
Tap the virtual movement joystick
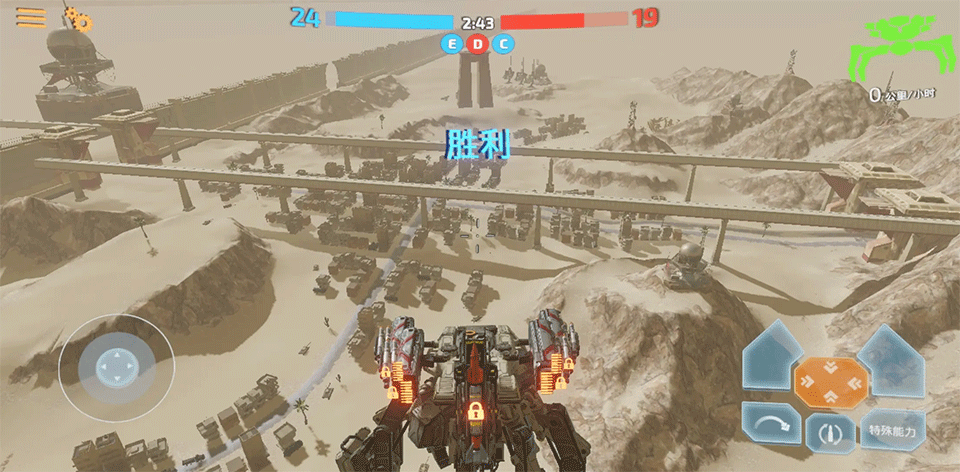113,367
